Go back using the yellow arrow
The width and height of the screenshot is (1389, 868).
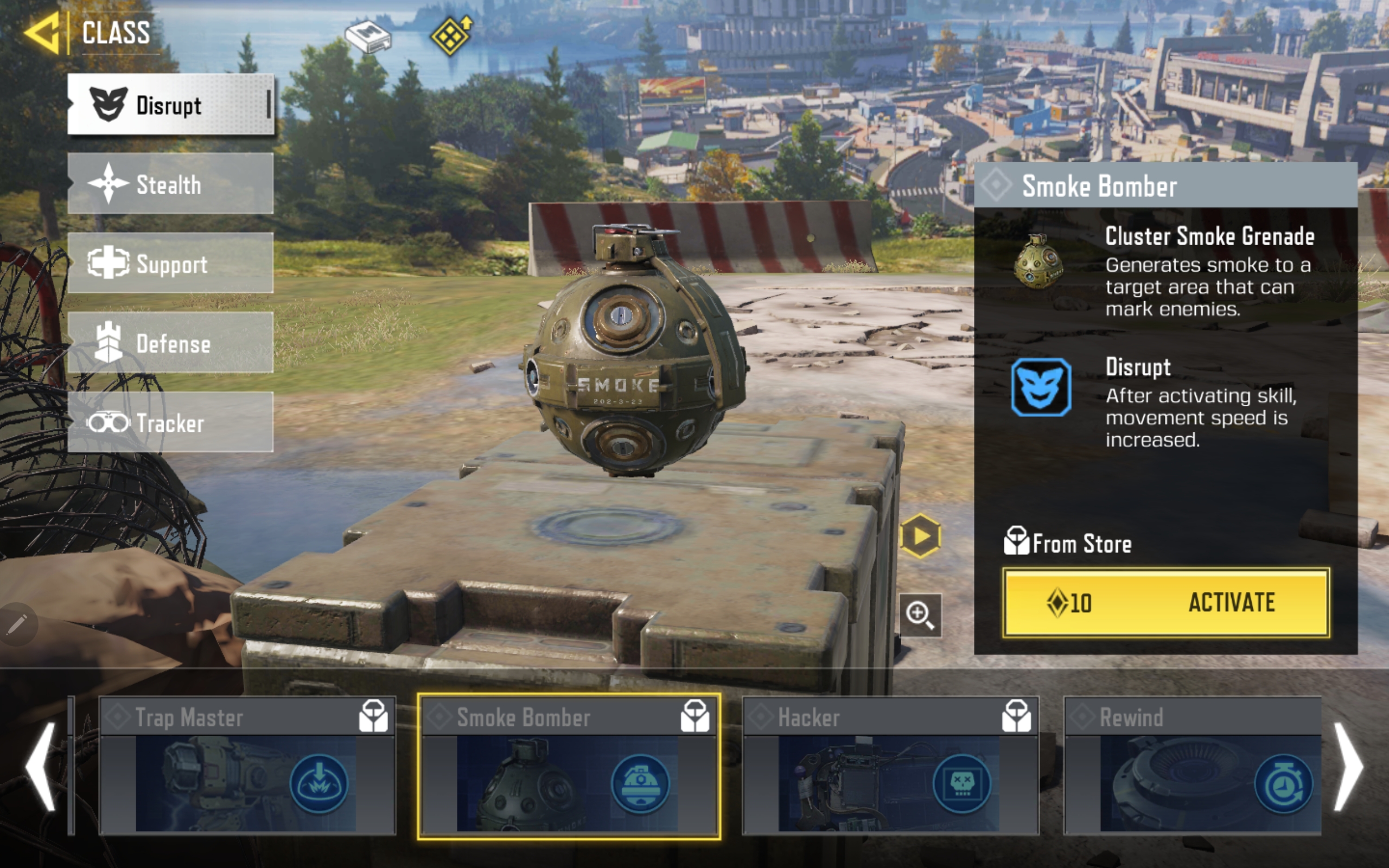pos(41,33)
